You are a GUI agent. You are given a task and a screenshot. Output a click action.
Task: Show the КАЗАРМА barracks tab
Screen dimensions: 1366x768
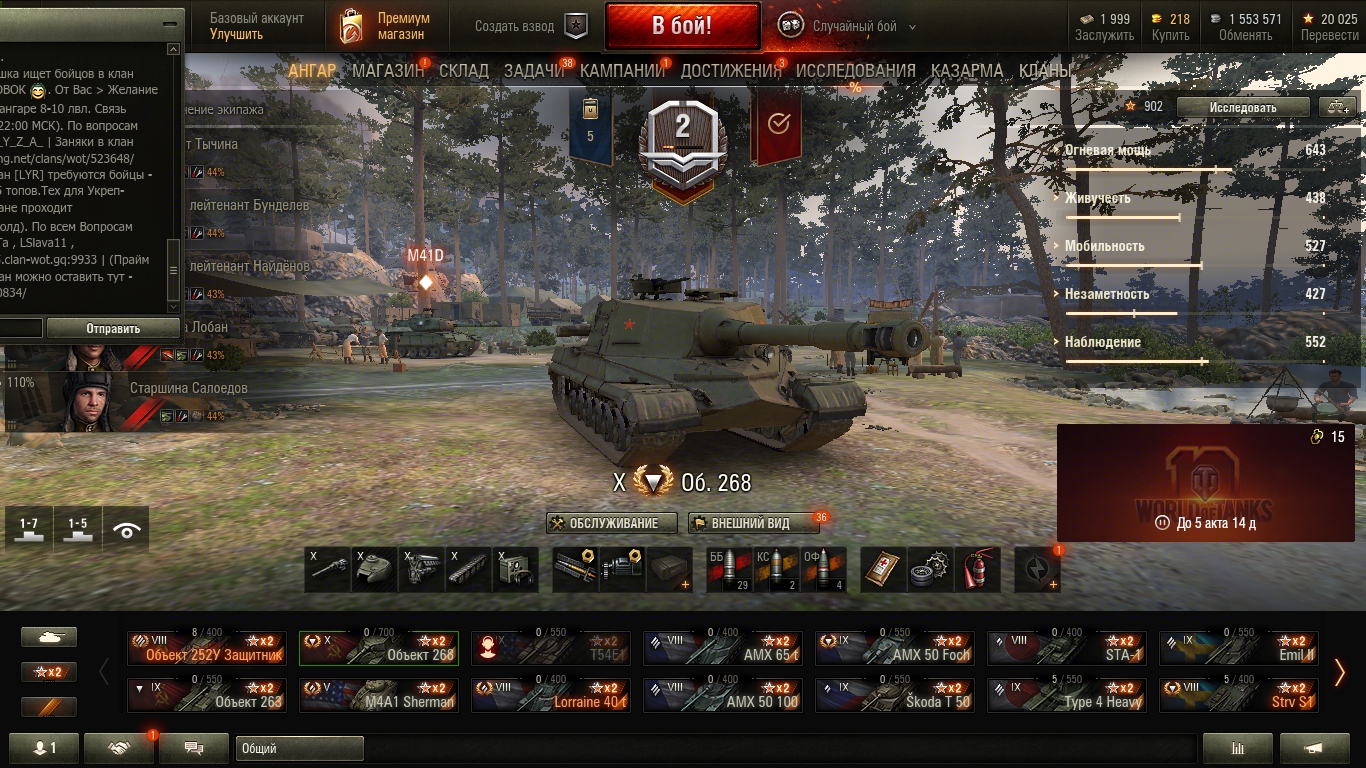pyautogui.click(x=967, y=71)
